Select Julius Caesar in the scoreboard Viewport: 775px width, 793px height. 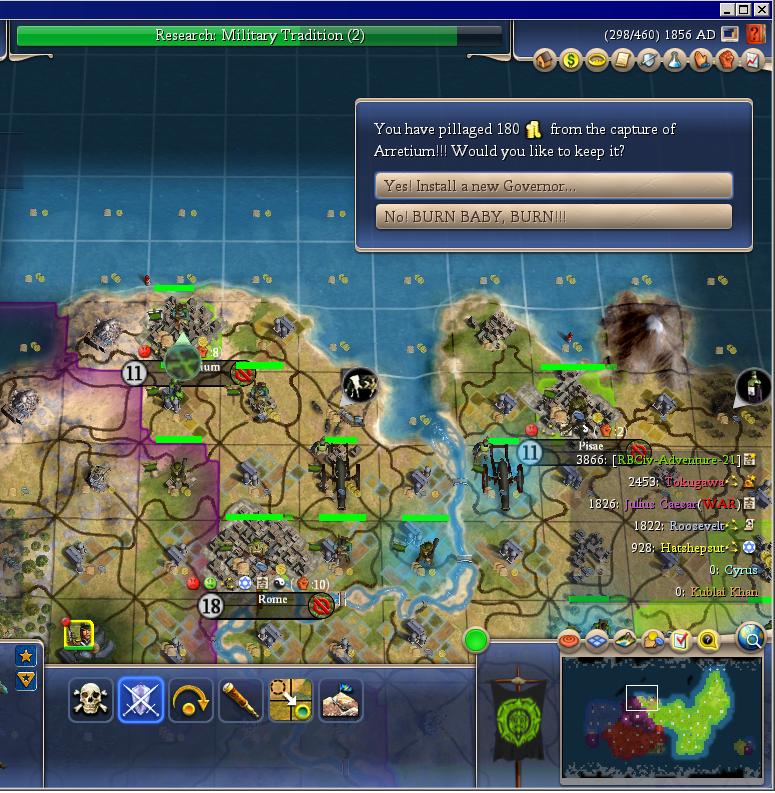point(662,504)
